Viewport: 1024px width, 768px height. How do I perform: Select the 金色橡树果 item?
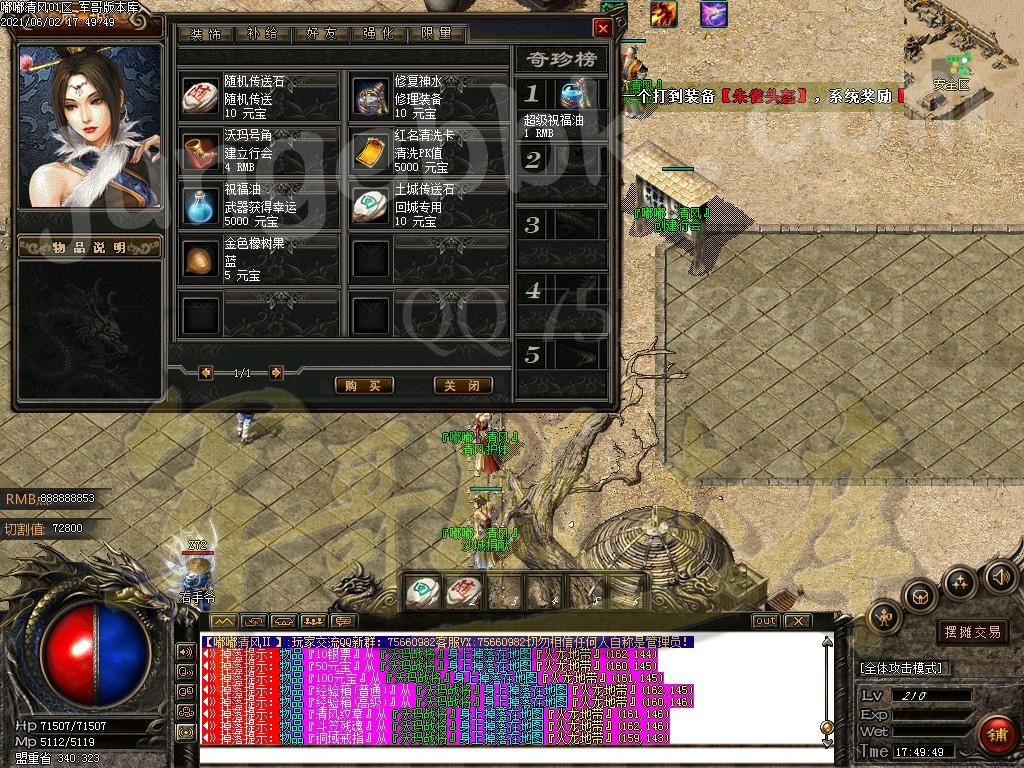pyautogui.click(x=200, y=260)
